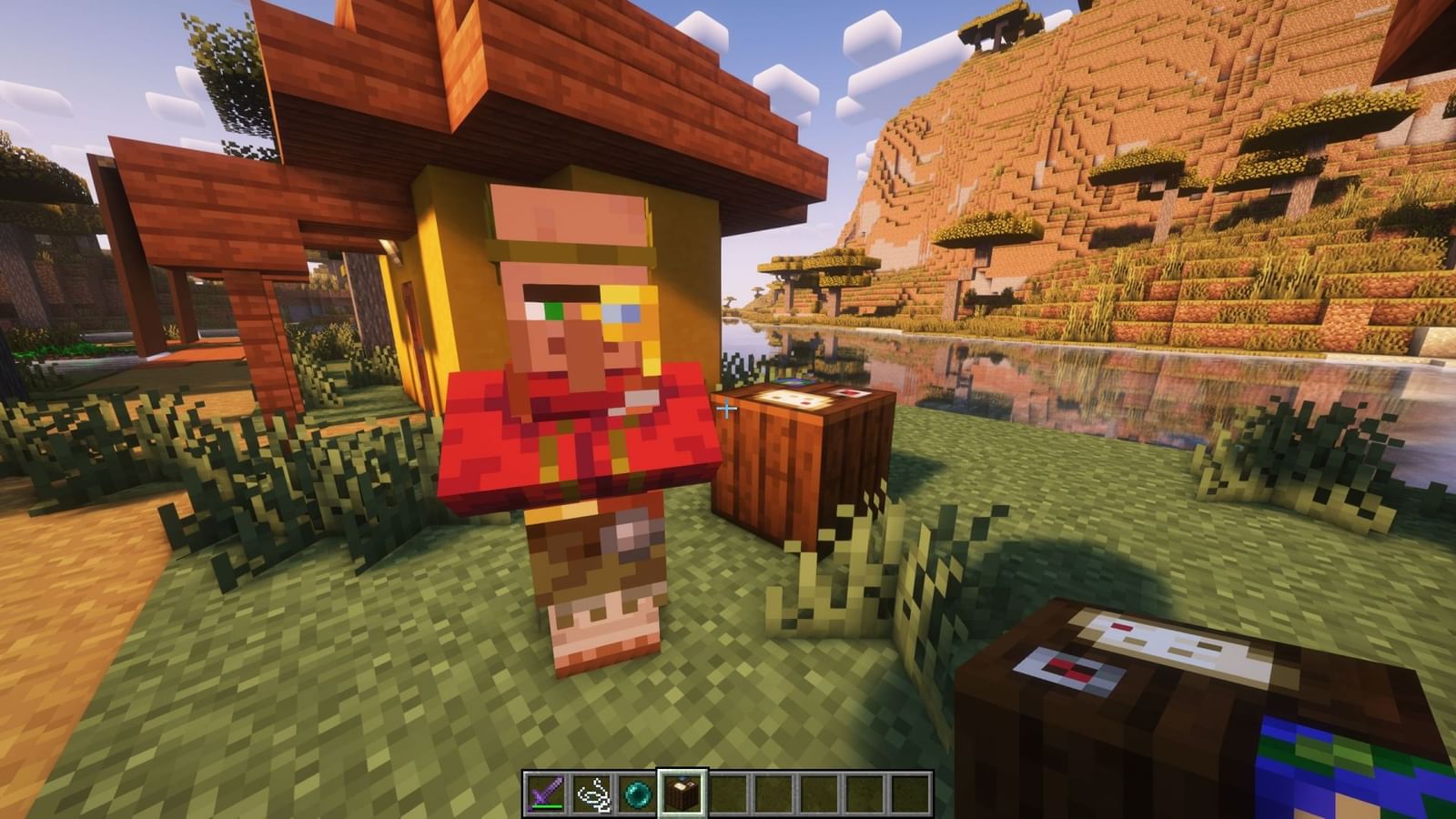Click the crosshair in the center

coord(728,409)
